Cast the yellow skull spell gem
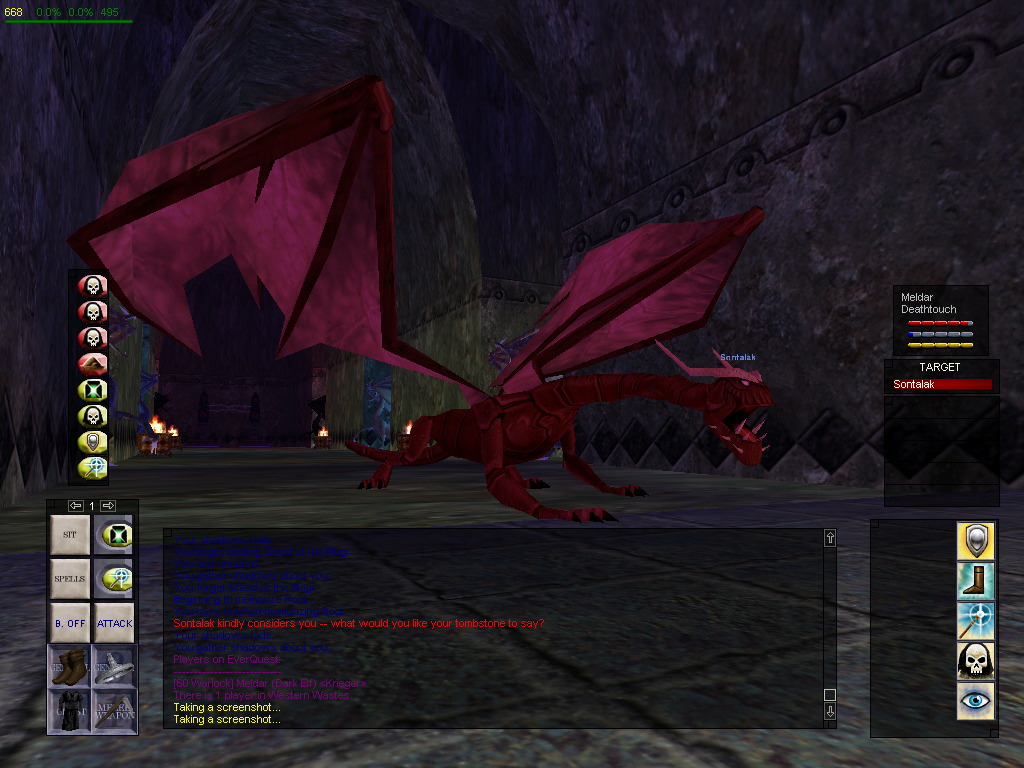This screenshot has width=1024, height=768. (x=92, y=416)
